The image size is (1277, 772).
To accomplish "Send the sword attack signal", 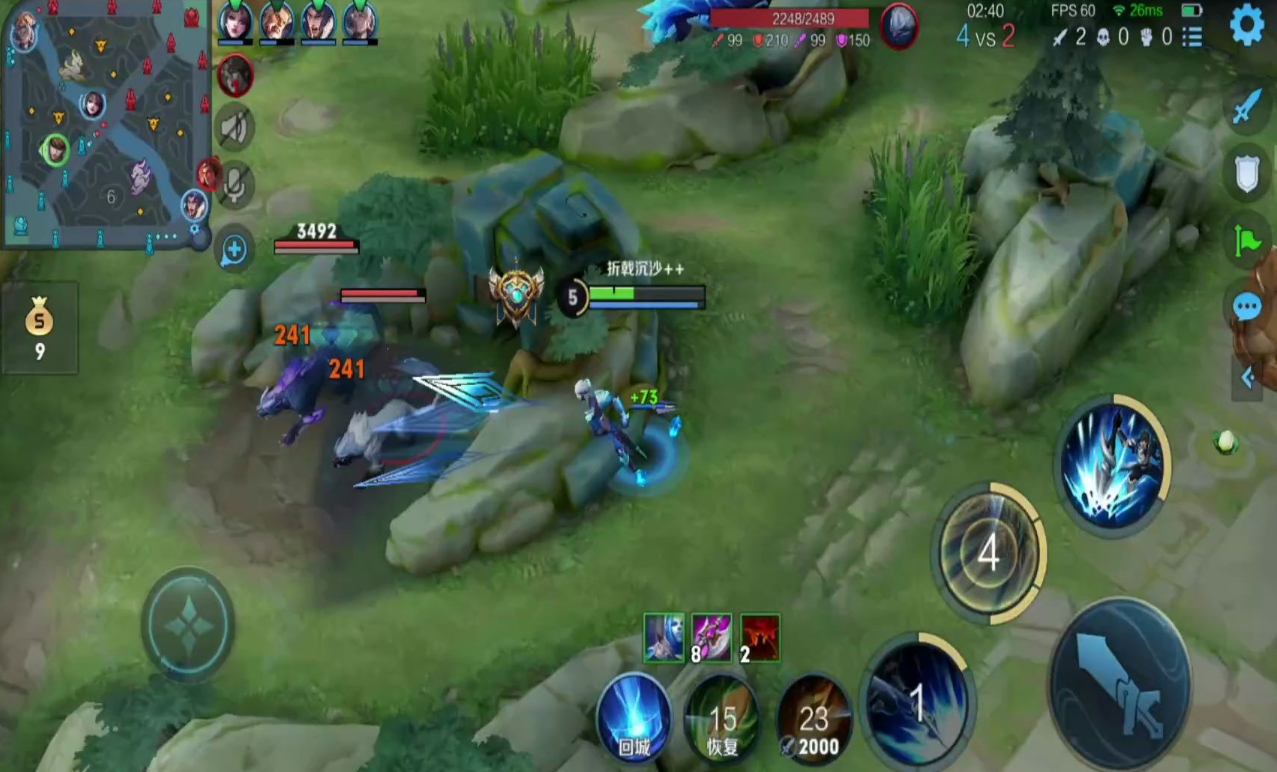I will click(1246, 107).
